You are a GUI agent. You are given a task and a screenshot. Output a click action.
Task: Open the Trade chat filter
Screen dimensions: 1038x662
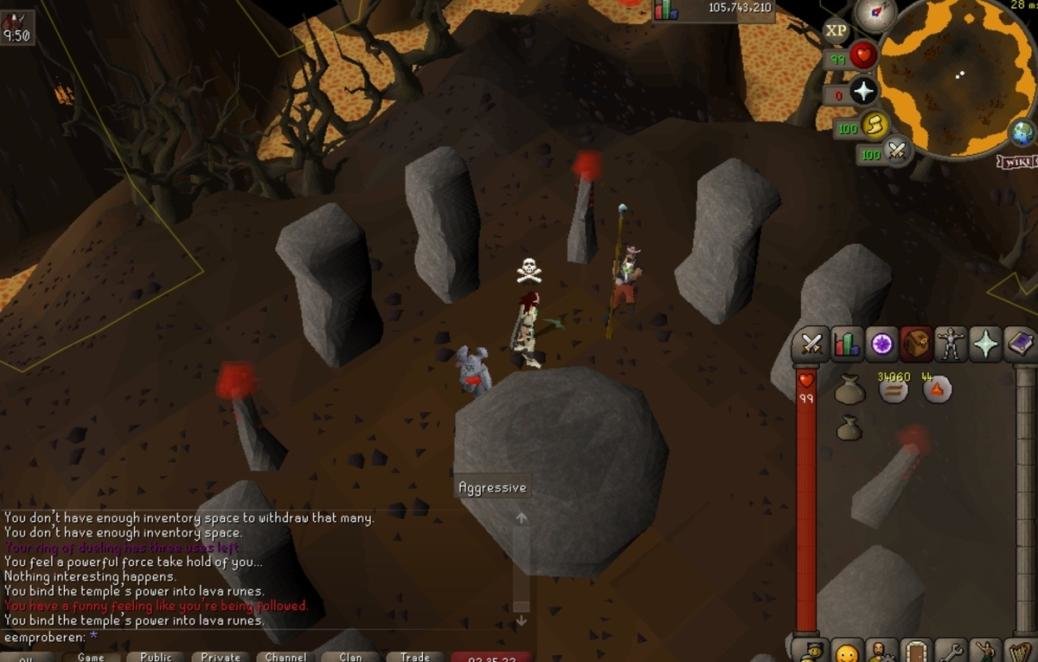click(x=414, y=657)
